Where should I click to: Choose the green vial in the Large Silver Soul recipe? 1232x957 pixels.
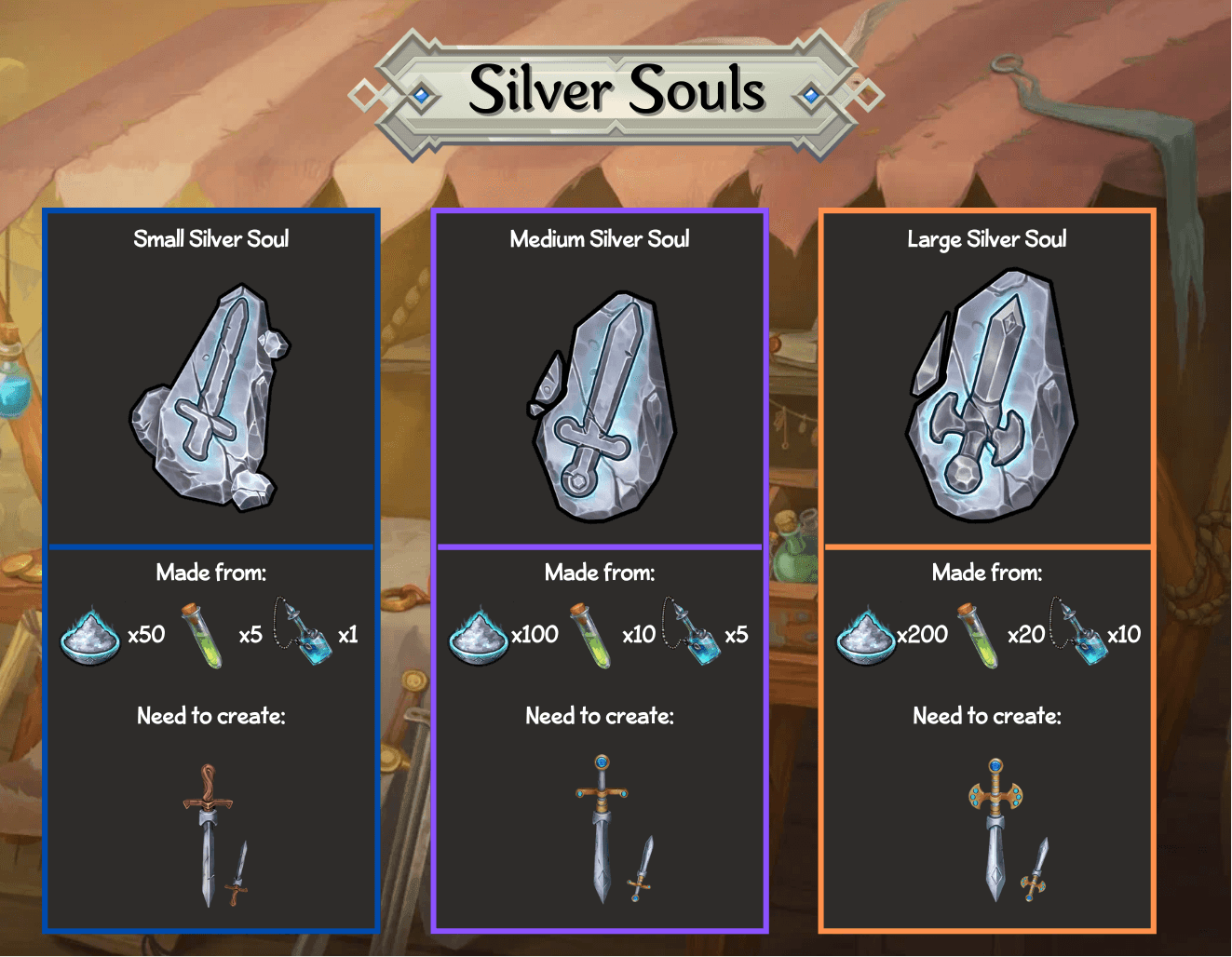point(979,635)
